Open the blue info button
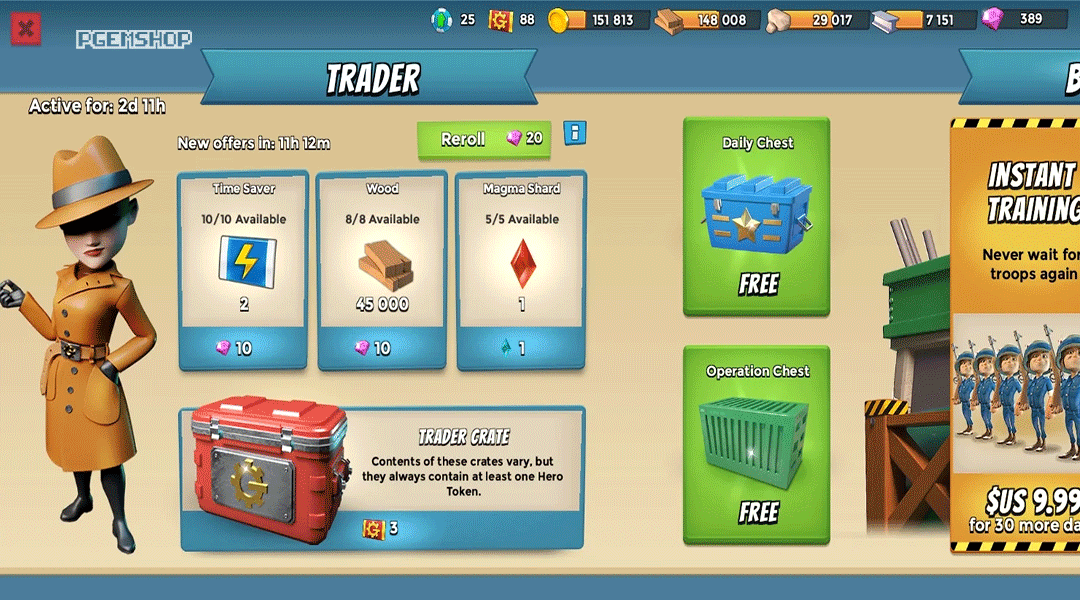Viewport: 1080px width, 600px height. 575,132
